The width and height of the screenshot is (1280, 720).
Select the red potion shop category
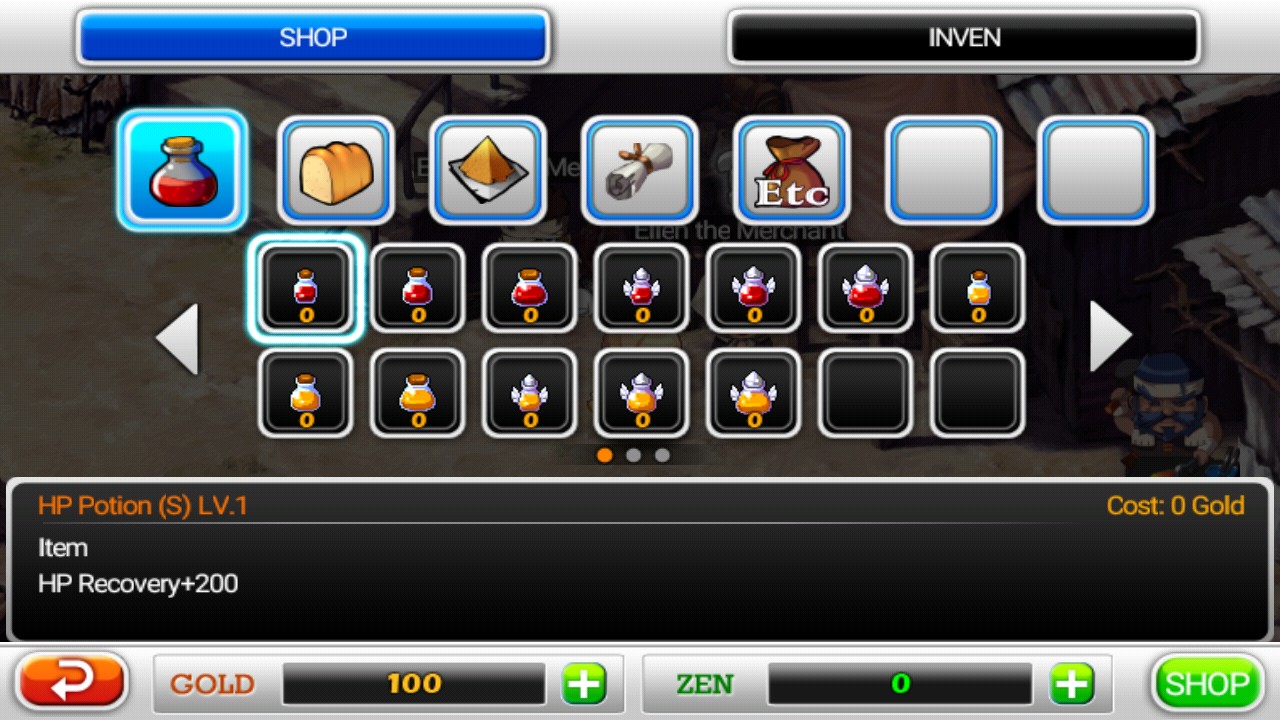click(182, 170)
